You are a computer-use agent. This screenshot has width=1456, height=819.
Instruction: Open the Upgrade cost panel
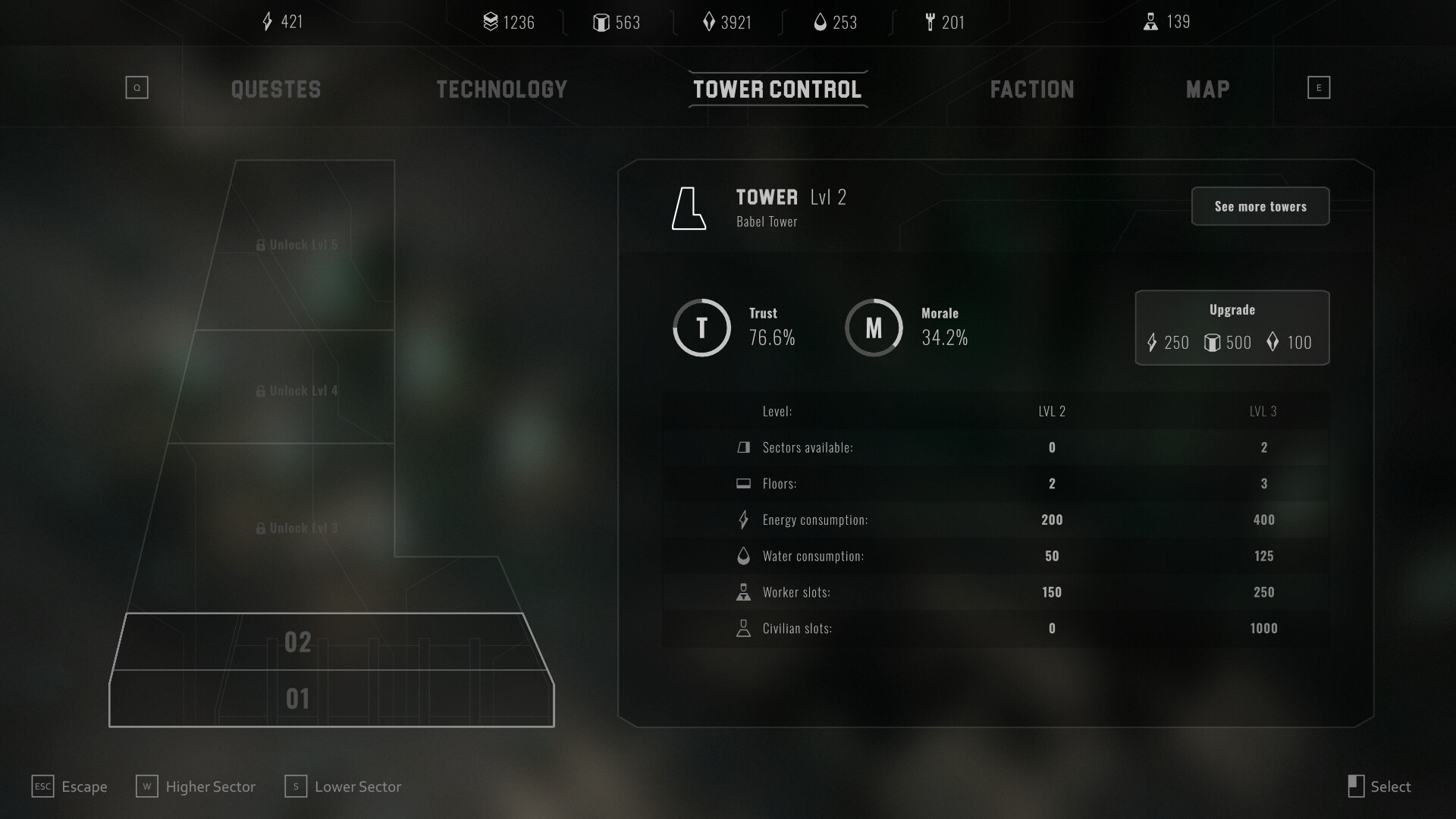click(x=1232, y=328)
